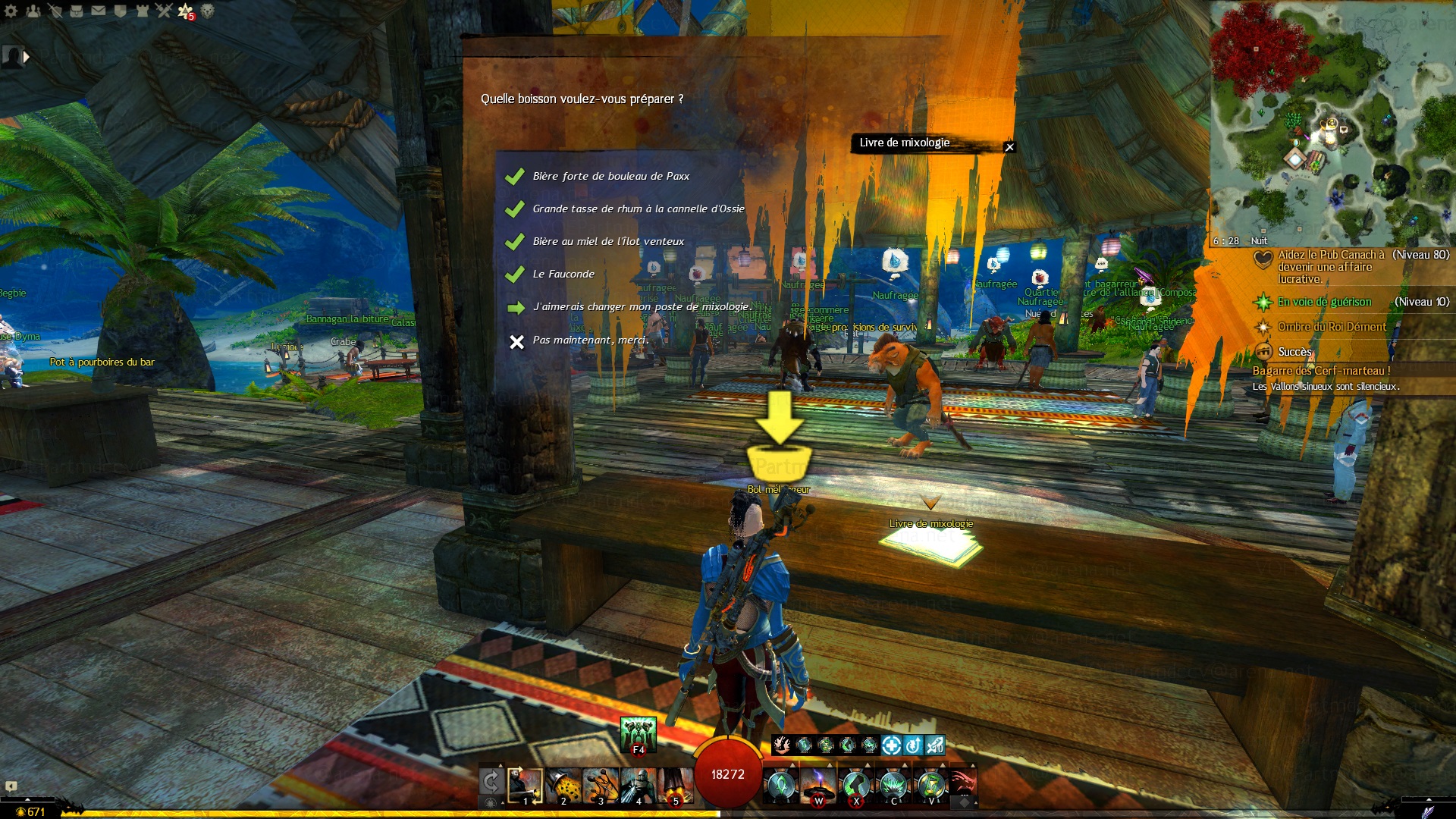
Task: Open the World vs World tower icon
Action: point(143,11)
